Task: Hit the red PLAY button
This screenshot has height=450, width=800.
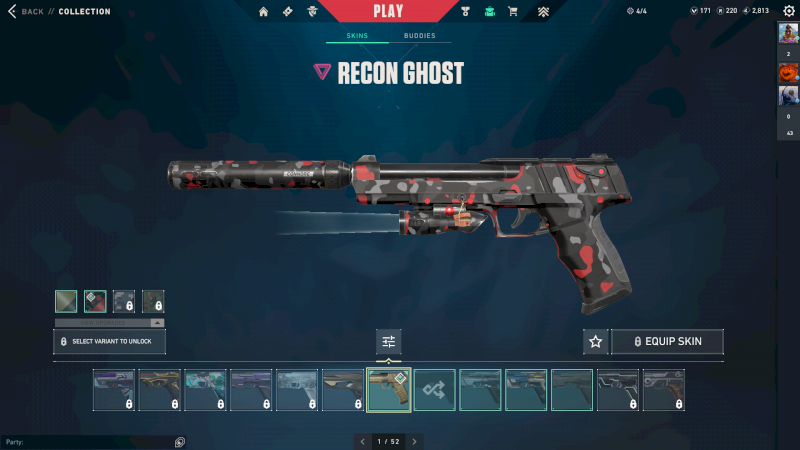Action: point(388,11)
